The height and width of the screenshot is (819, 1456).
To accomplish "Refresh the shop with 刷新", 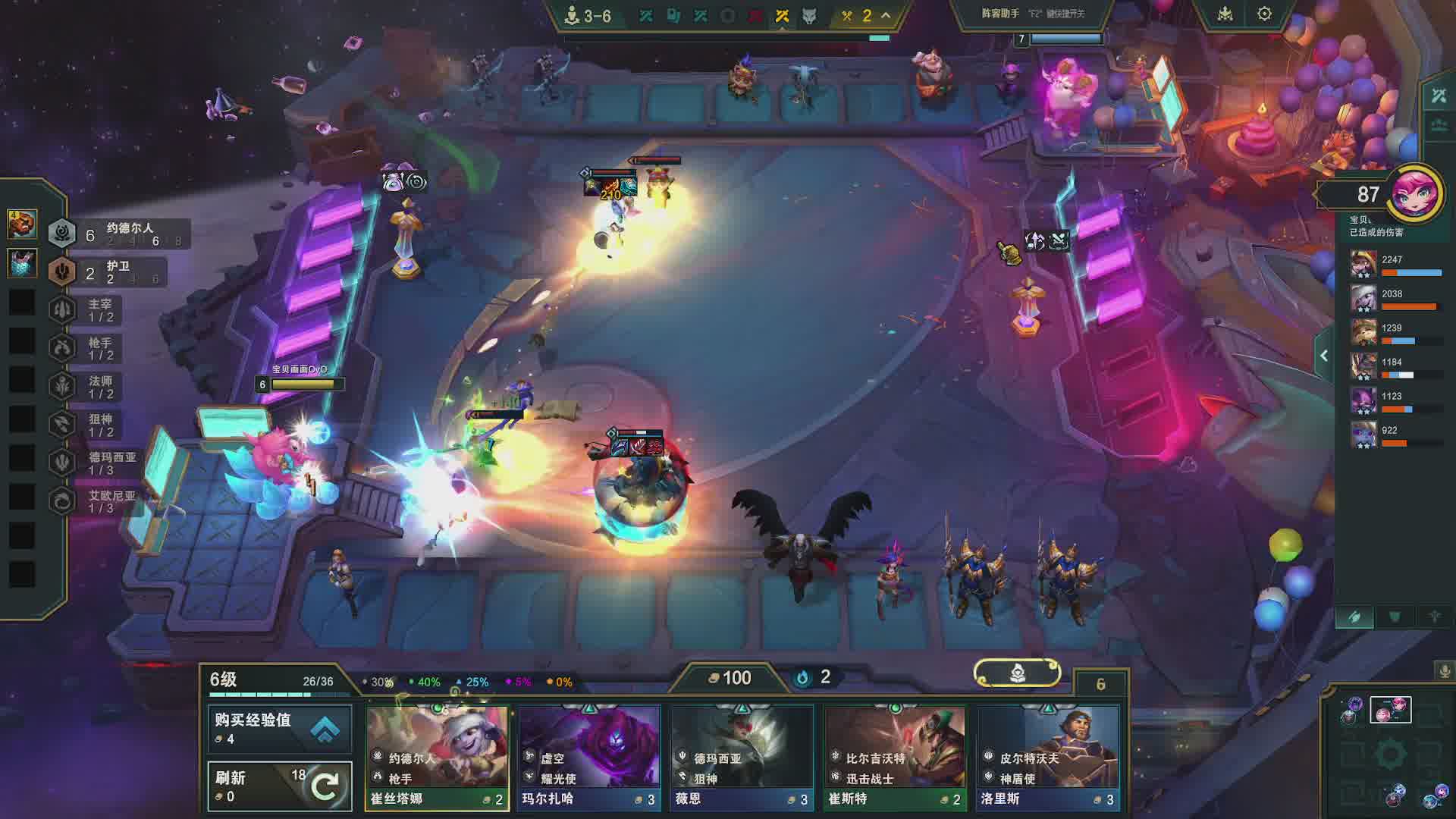I will point(279,786).
